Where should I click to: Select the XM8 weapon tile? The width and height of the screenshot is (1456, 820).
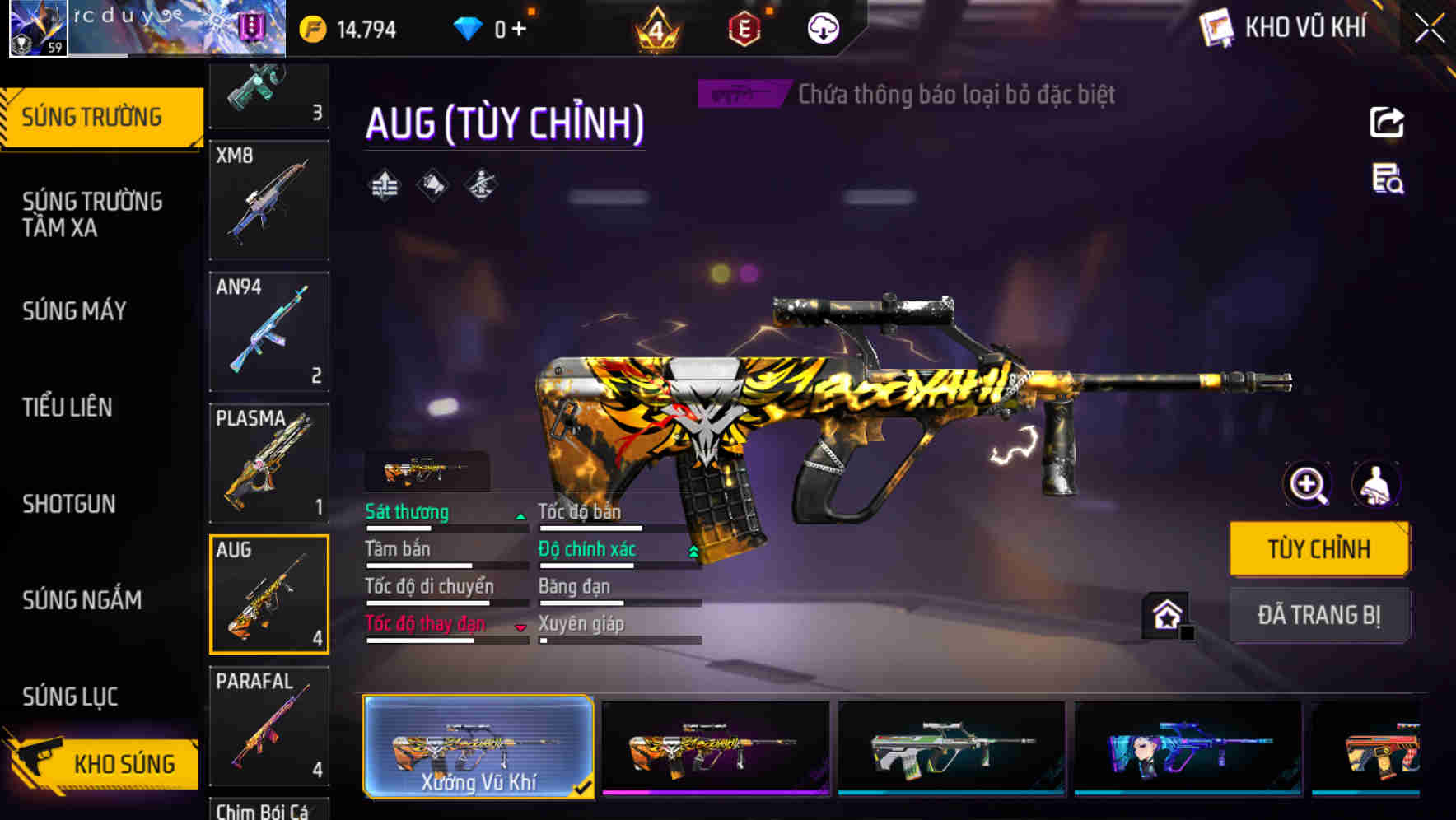(269, 200)
